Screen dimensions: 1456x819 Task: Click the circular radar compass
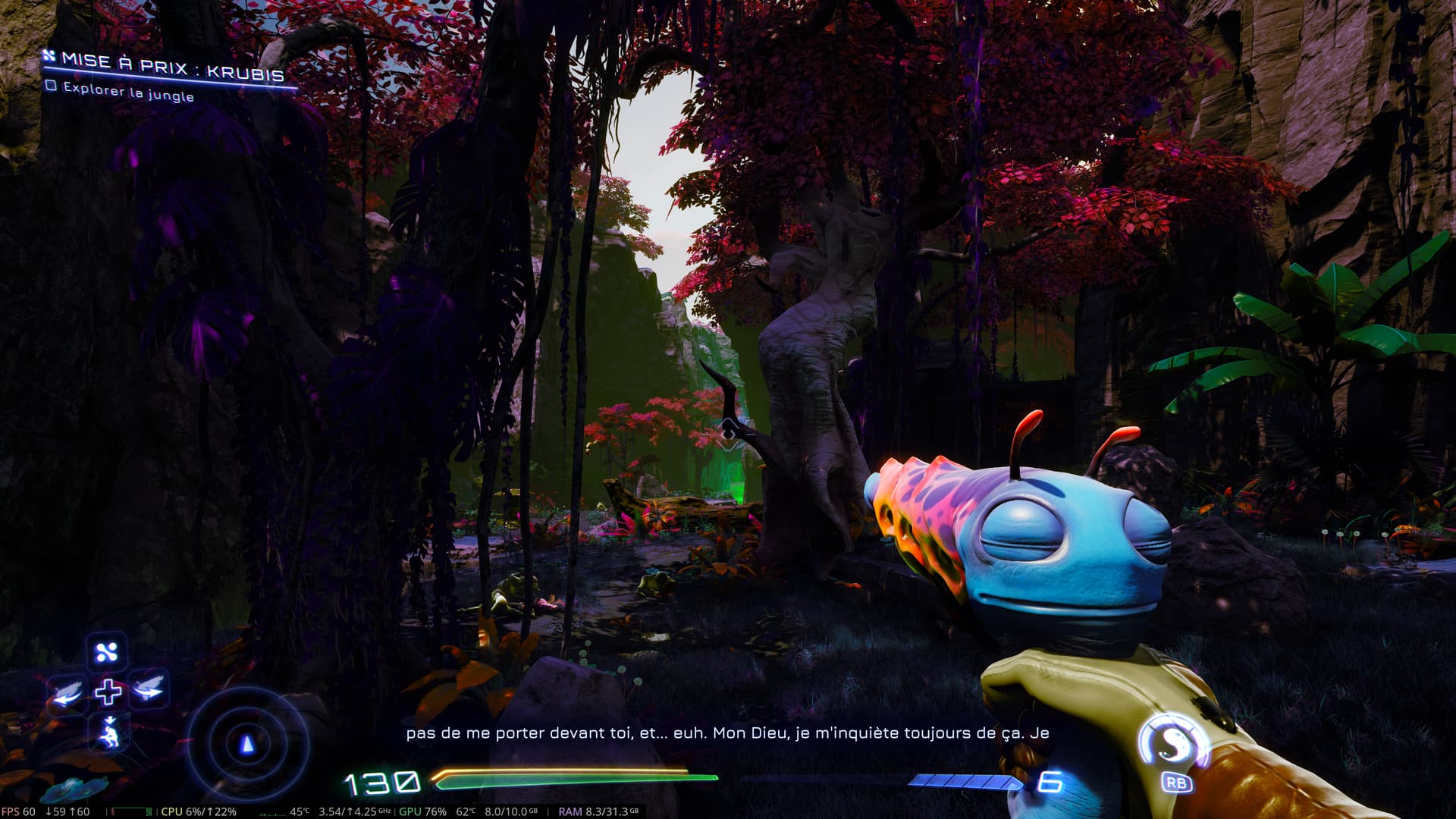247,745
